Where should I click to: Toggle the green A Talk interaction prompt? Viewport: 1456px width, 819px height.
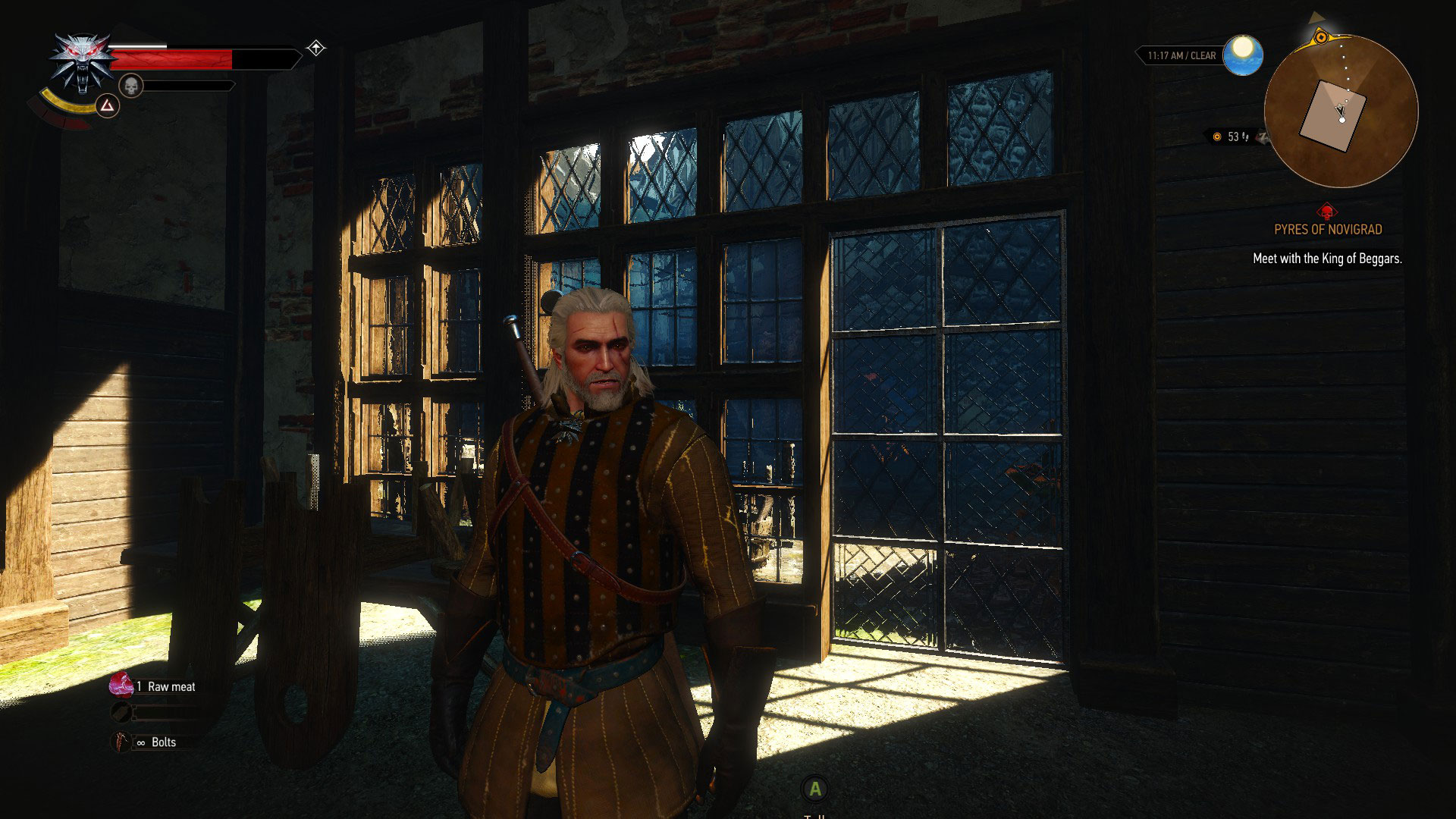[x=815, y=790]
